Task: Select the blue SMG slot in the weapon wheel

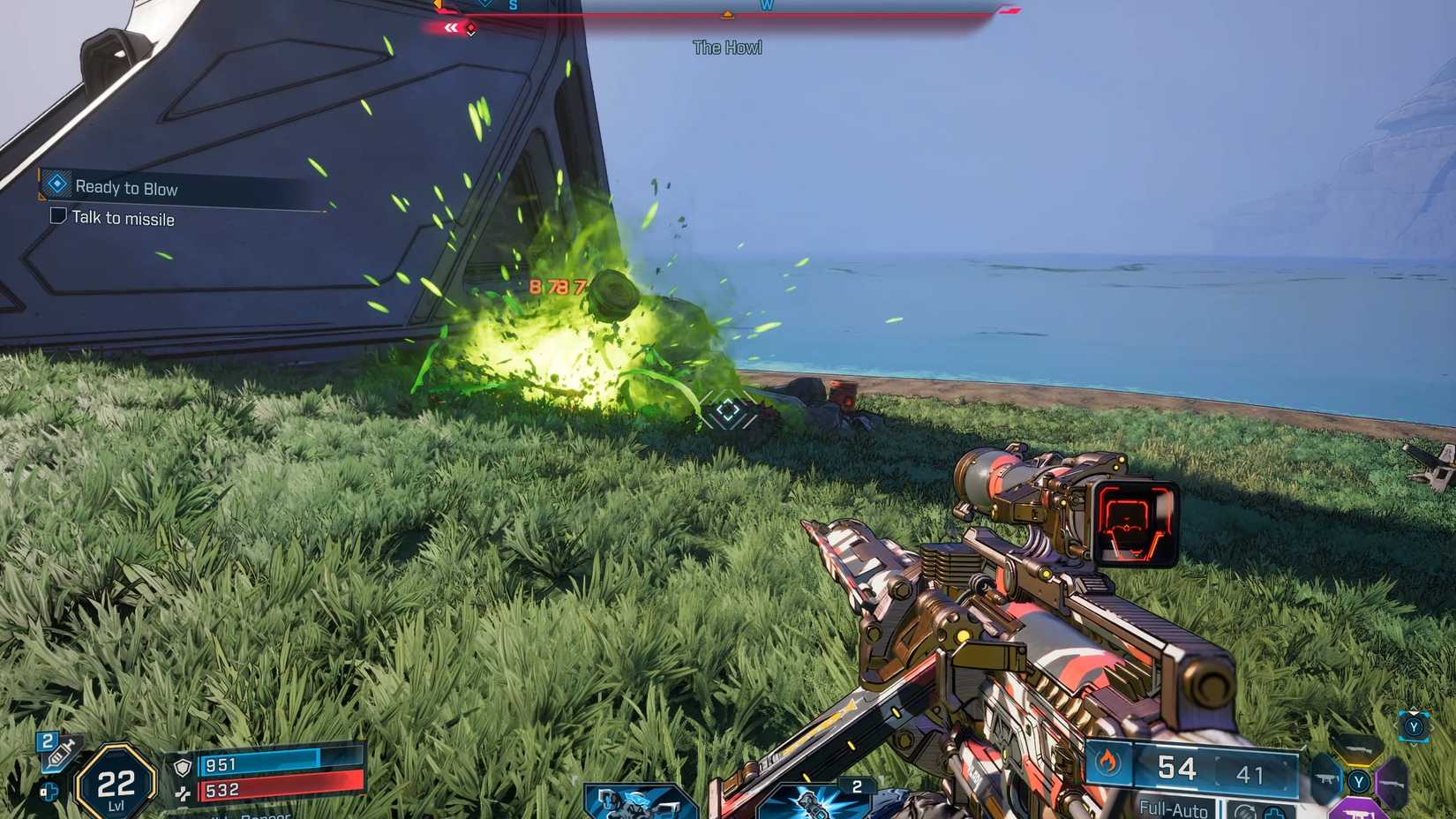Action: pyautogui.click(x=1325, y=779)
